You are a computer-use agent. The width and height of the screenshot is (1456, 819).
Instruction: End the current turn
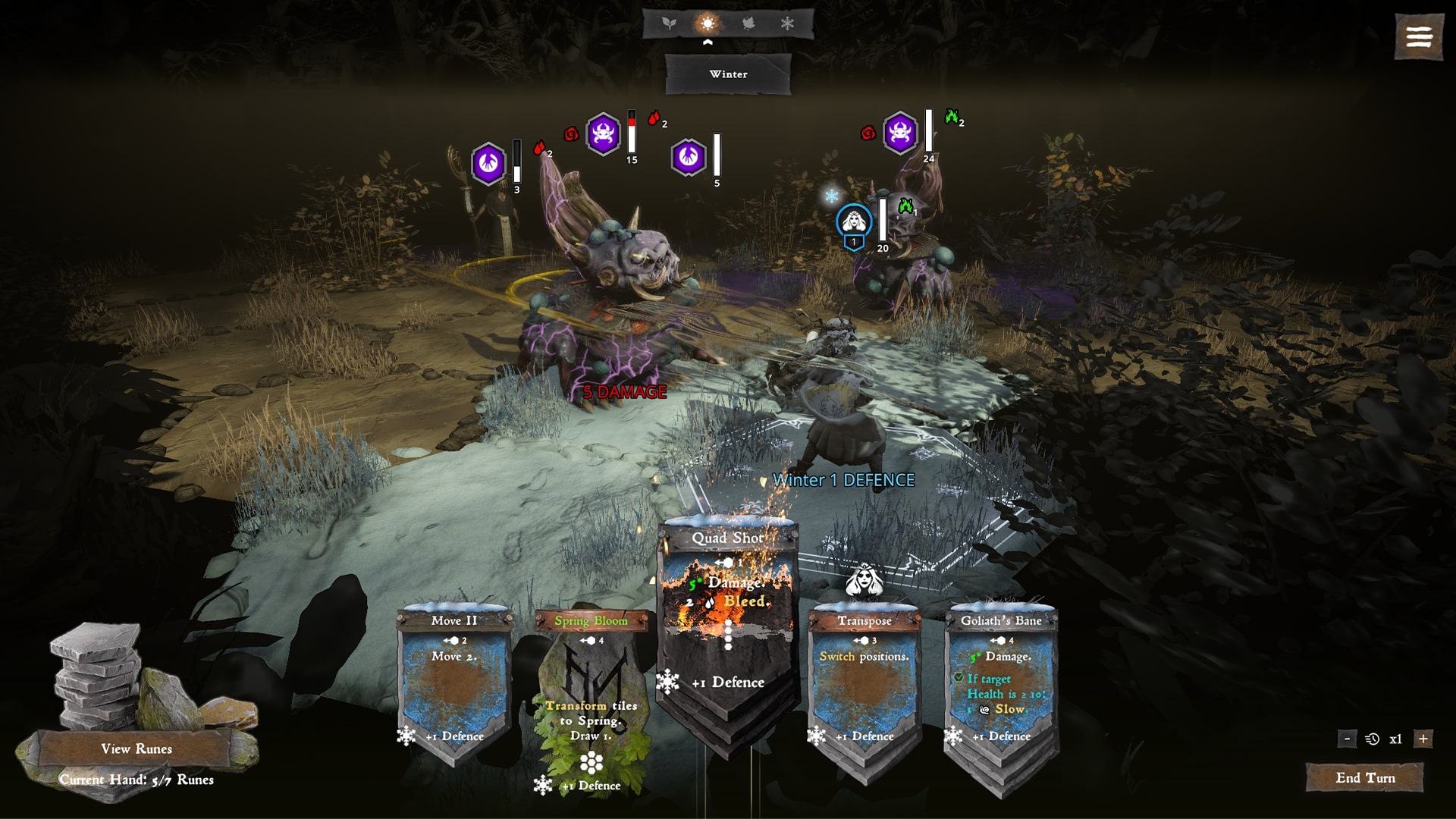1364,778
